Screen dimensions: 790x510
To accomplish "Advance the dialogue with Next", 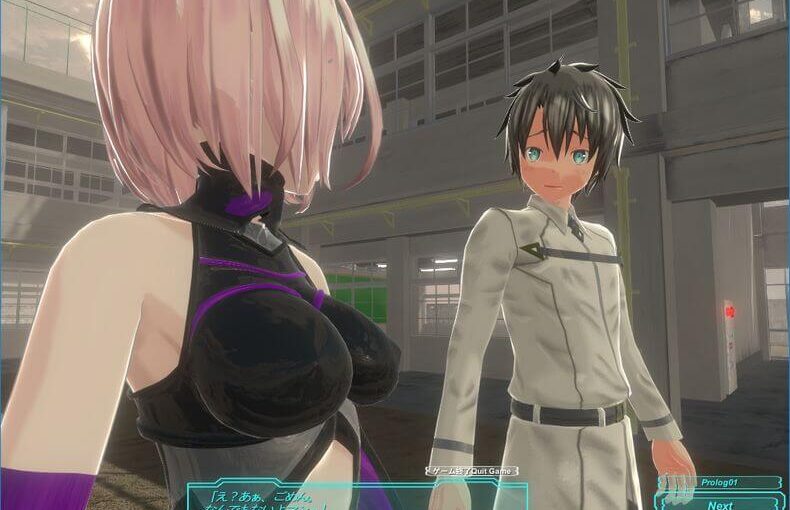I will 720,503.
